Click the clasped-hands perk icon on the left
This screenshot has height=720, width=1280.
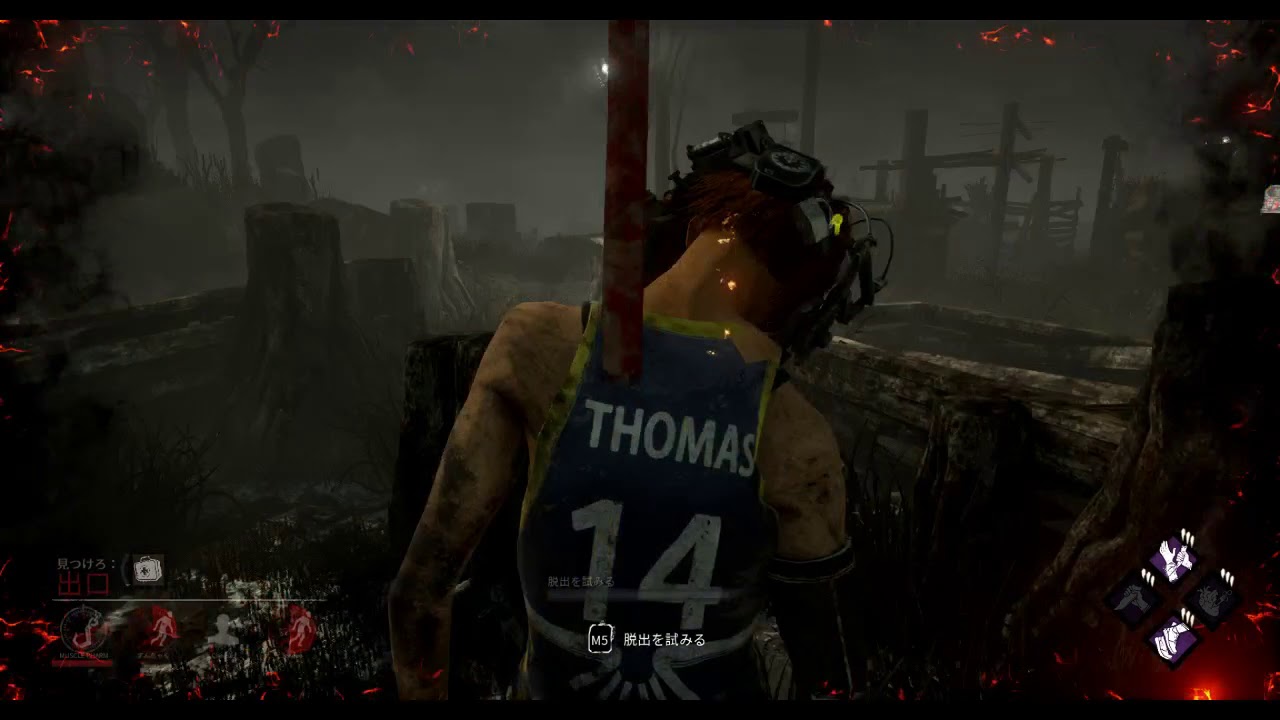(x=1133, y=598)
